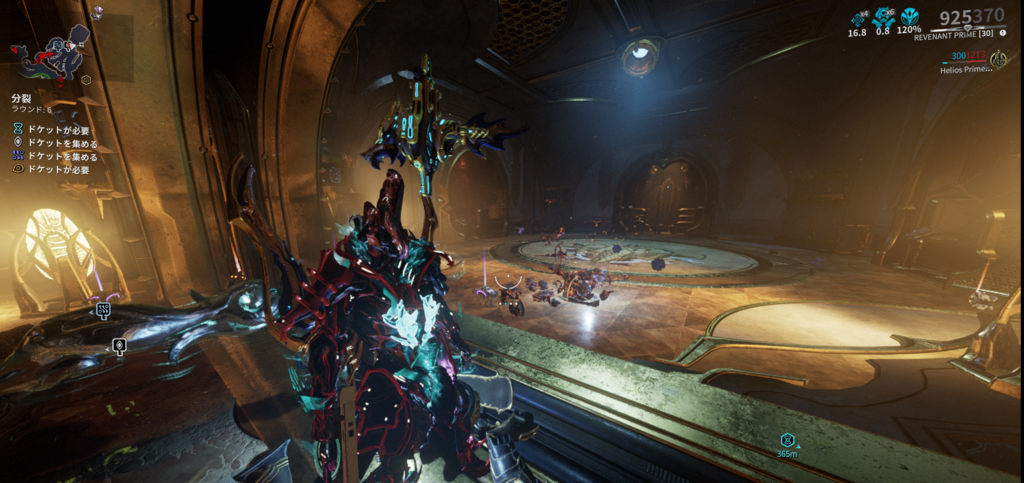
Task: Click the dotted-pattern waypoint marker
Action: pos(103,310)
